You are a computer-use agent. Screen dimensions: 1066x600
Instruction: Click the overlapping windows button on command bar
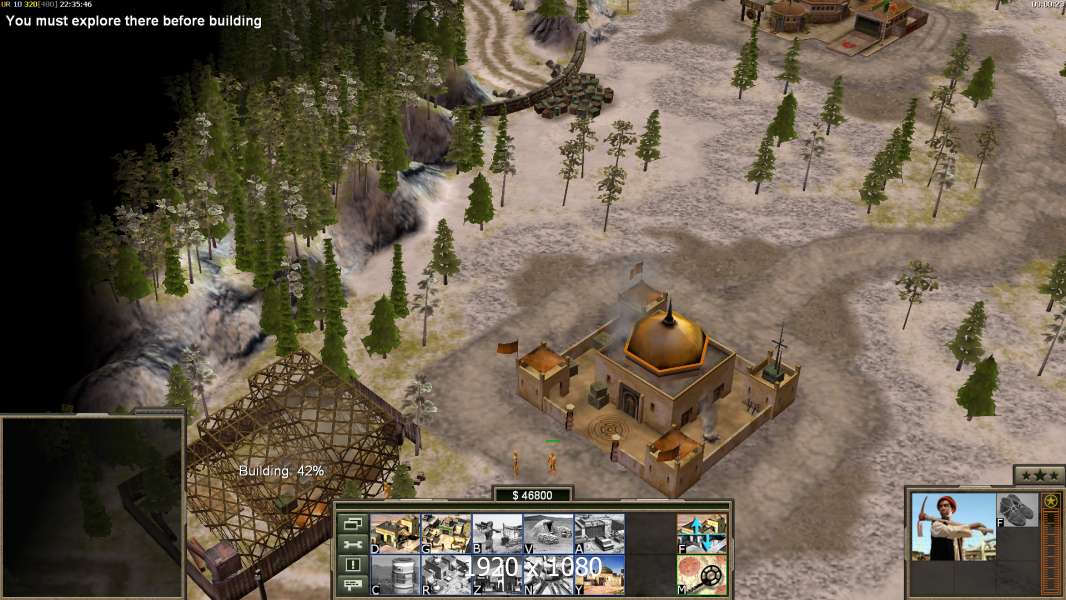pos(352,523)
